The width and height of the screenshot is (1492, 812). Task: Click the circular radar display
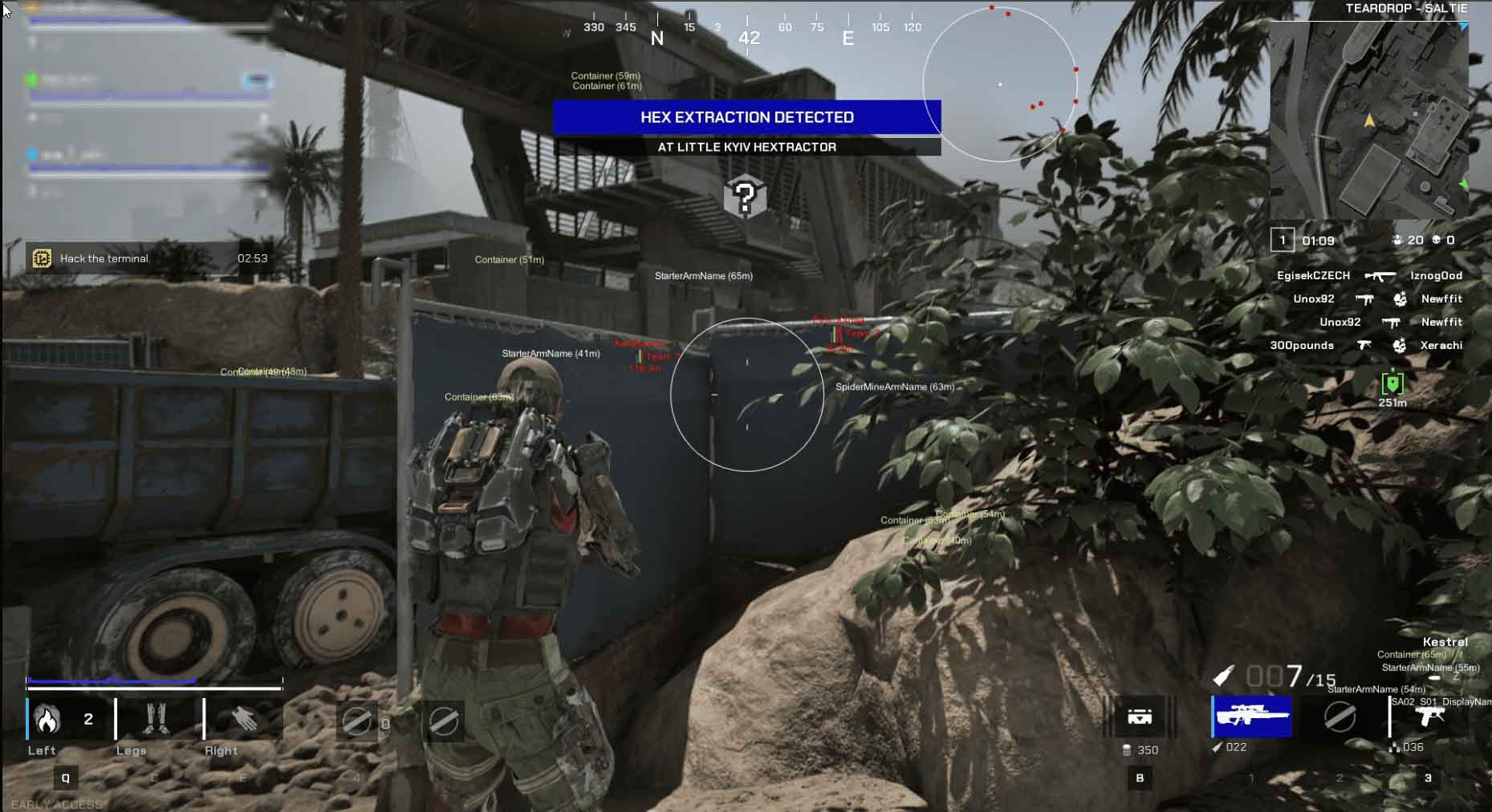pyautogui.click(x=1000, y=84)
